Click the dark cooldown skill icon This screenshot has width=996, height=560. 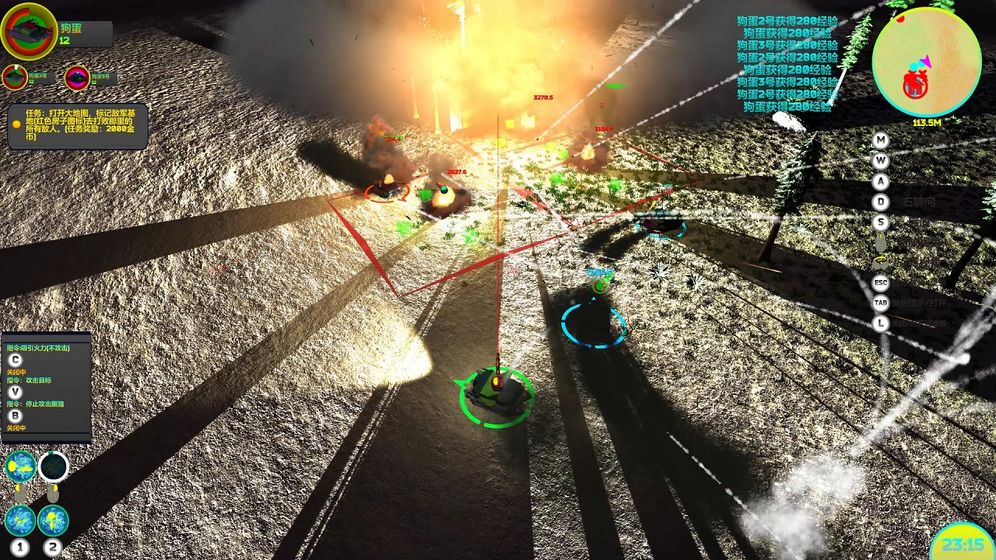[x=53, y=466]
